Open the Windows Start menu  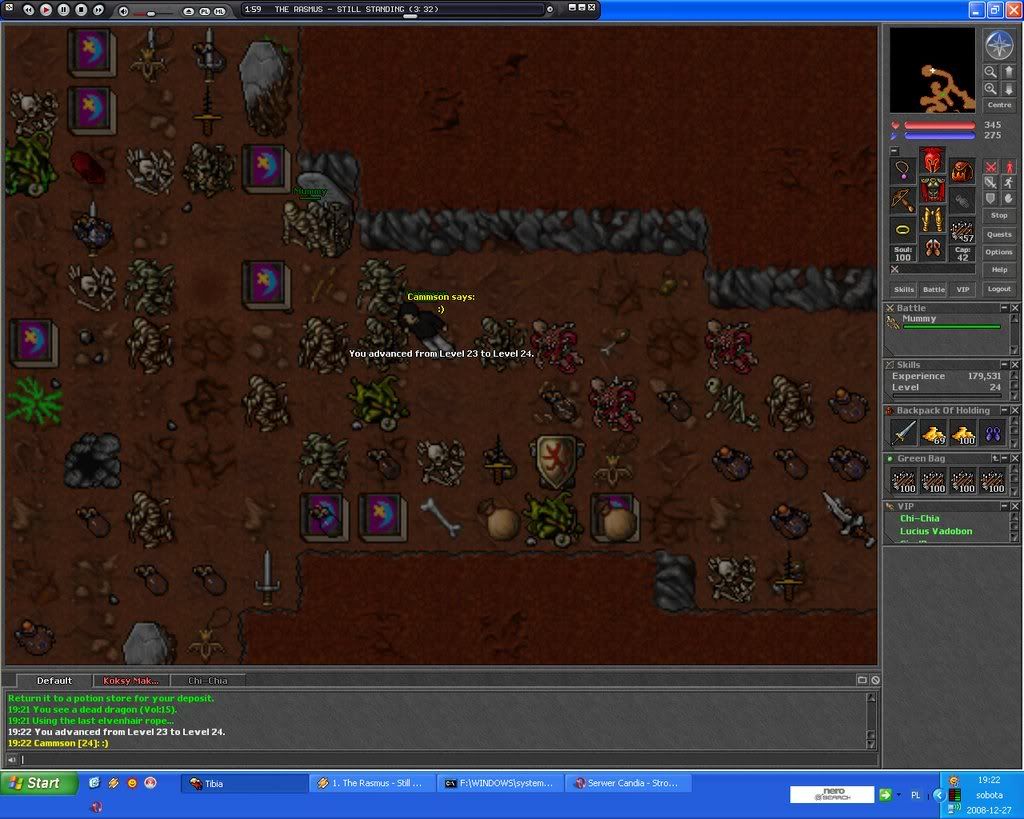coord(40,783)
